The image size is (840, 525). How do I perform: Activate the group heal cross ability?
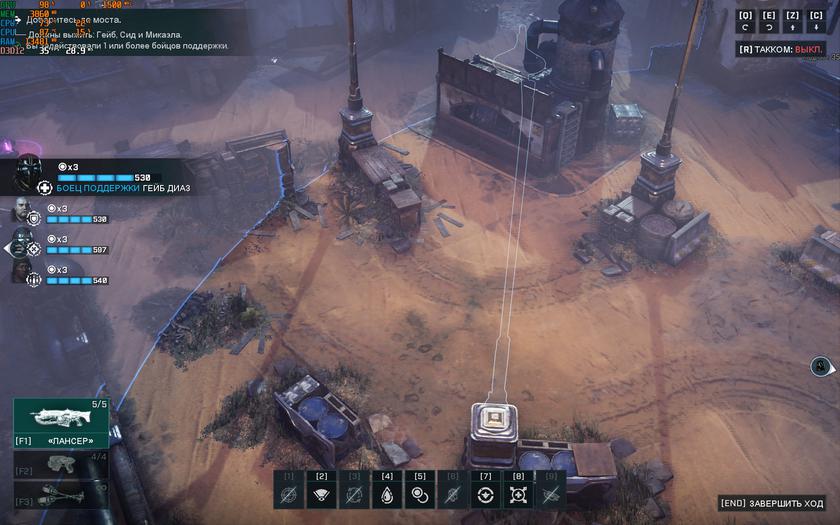[x=518, y=494]
